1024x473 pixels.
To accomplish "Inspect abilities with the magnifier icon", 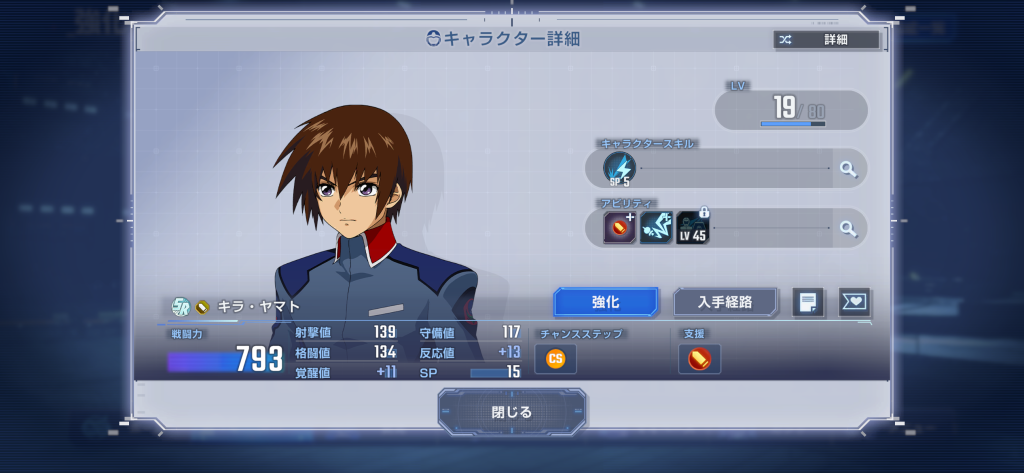I will point(848,228).
